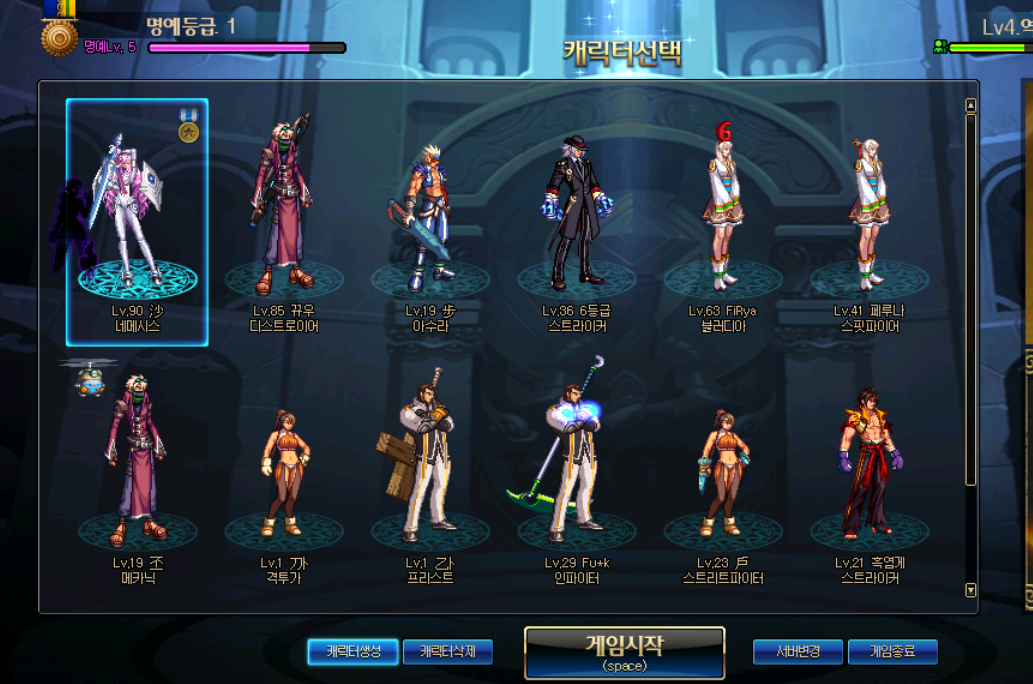1033x684 pixels.
Task: Open the 서버변경 server change option
Action: pos(798,652)
